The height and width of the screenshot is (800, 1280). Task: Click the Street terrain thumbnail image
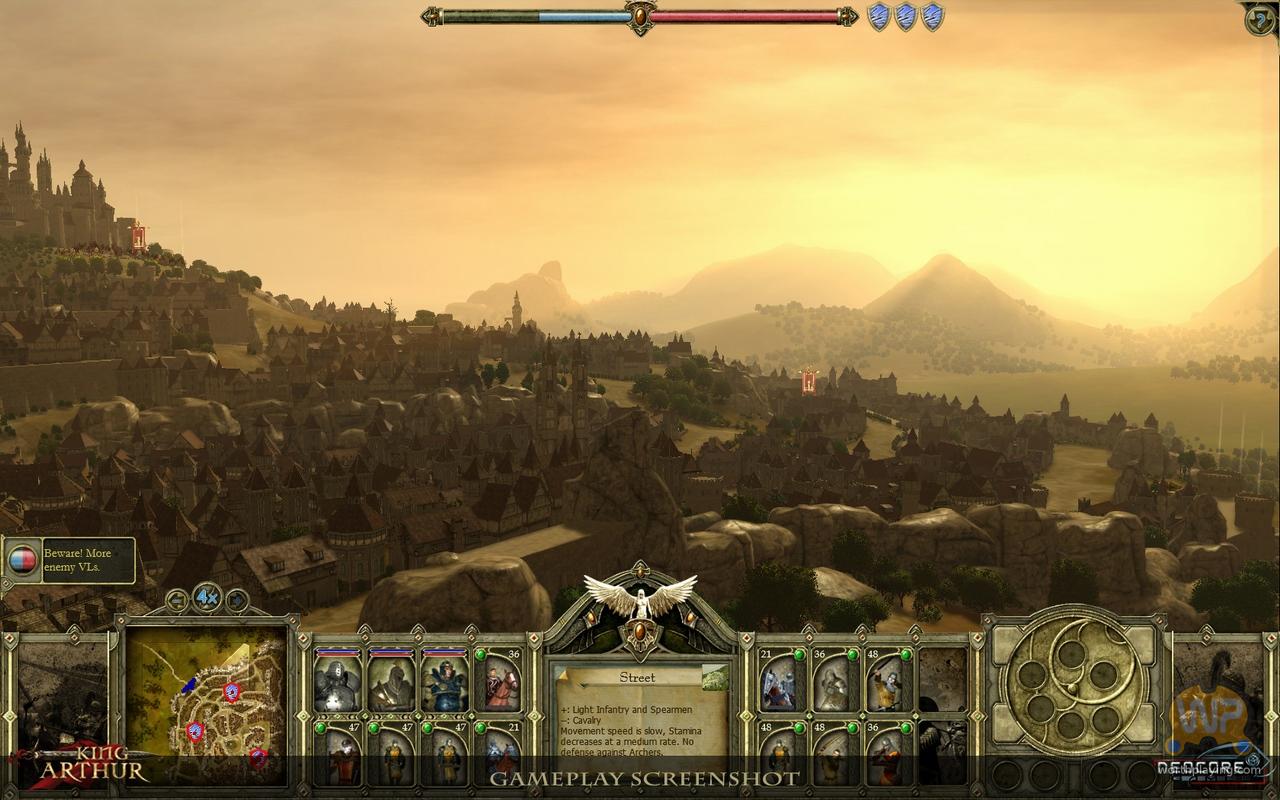714,679
